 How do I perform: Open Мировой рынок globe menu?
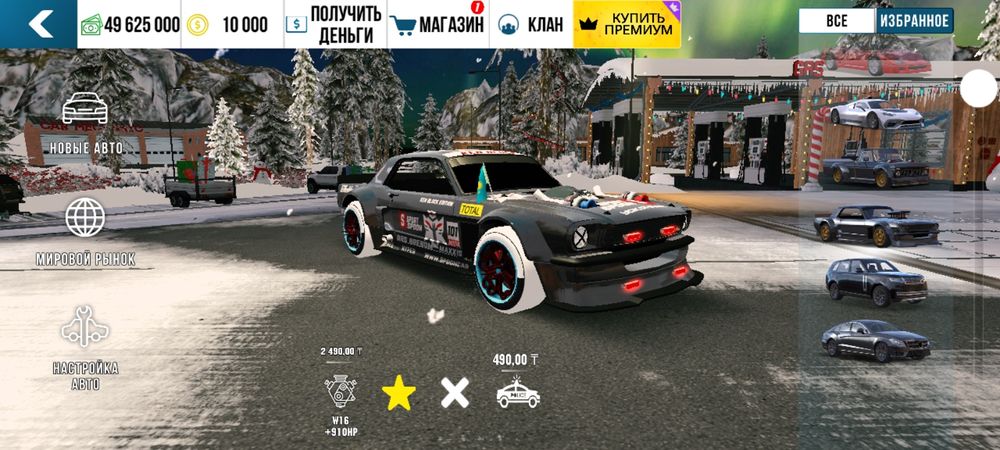(x=85, y=231)
